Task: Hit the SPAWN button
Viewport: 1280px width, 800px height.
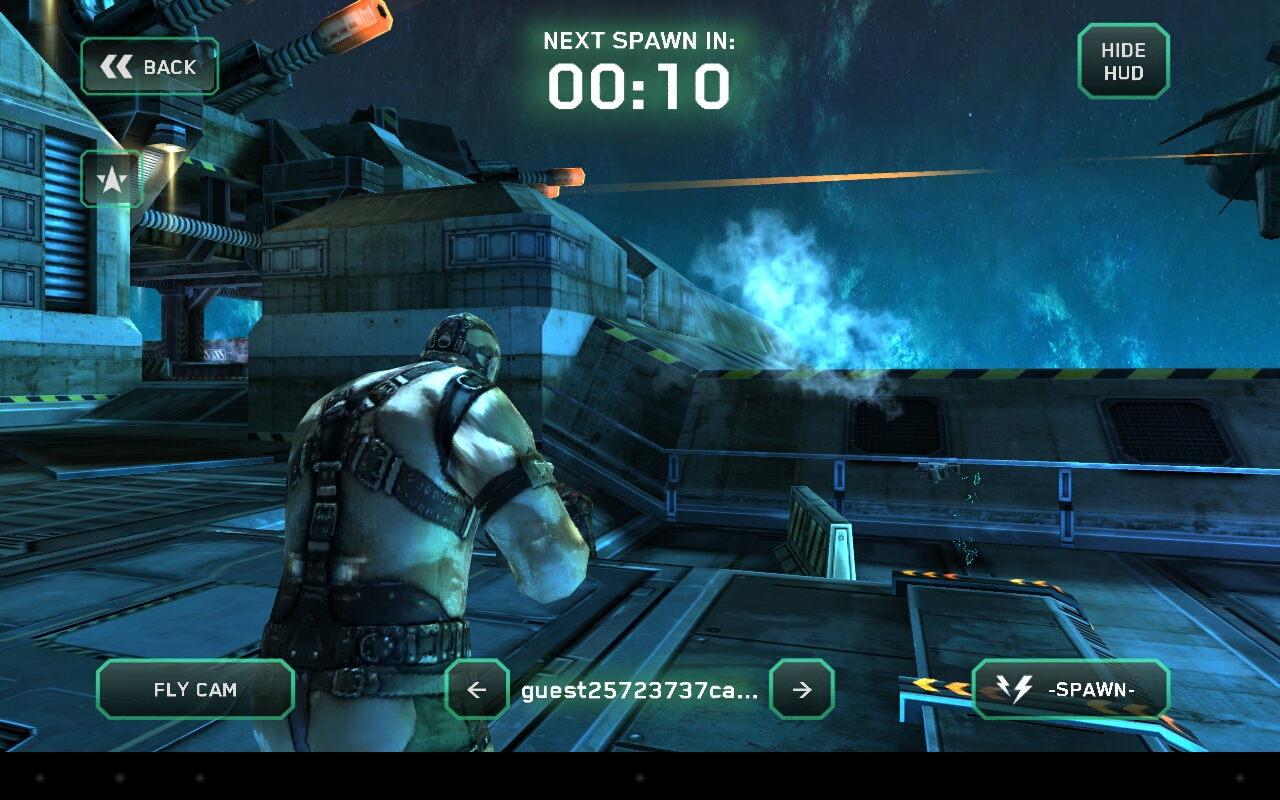Action: pyautogui.click(x=1070, y=689)
